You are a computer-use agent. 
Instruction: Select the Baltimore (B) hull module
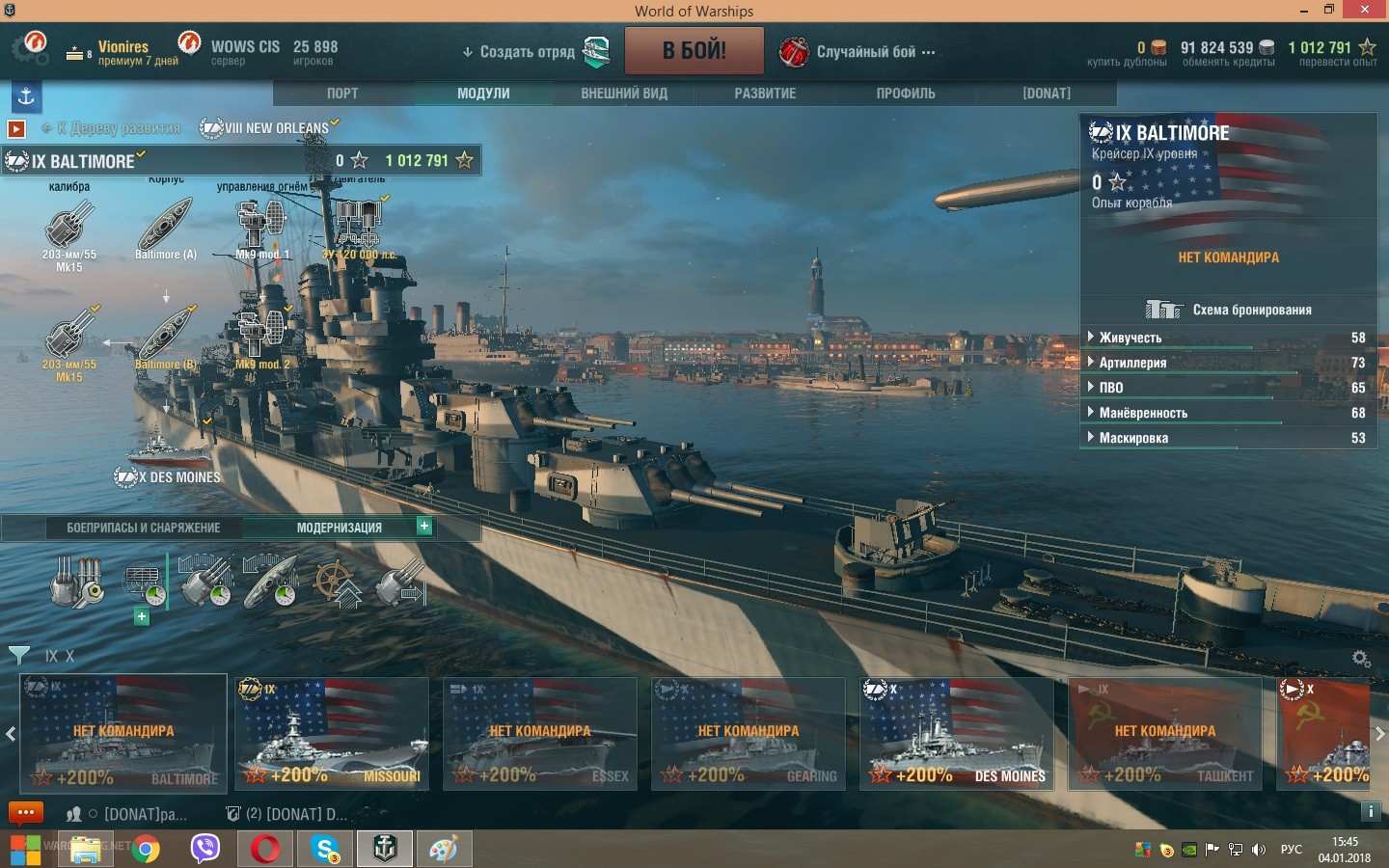coord(165,339)
